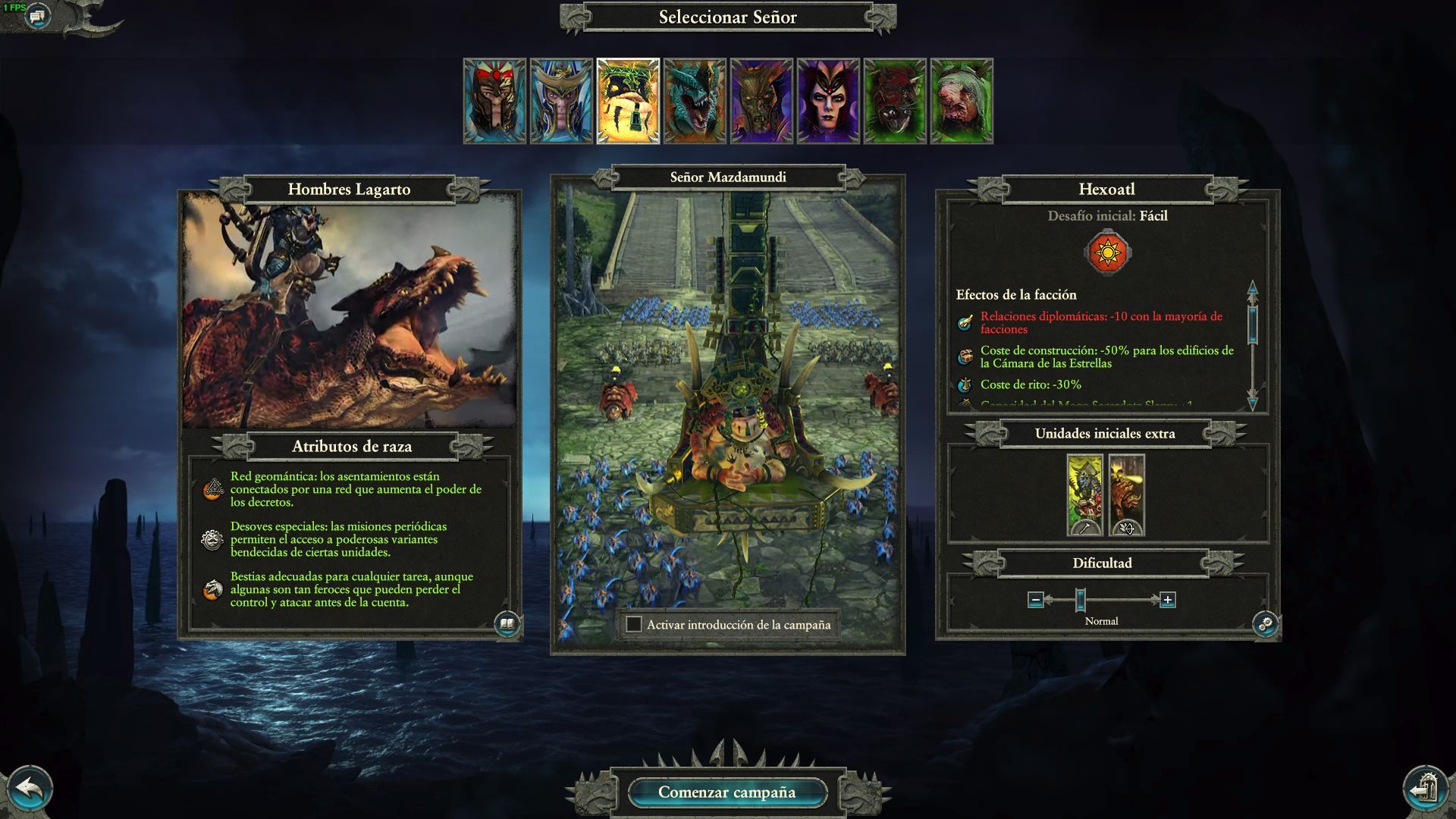Increase difficulty with the plus button
This screenshot has width=1456, height=819.
1168,600
